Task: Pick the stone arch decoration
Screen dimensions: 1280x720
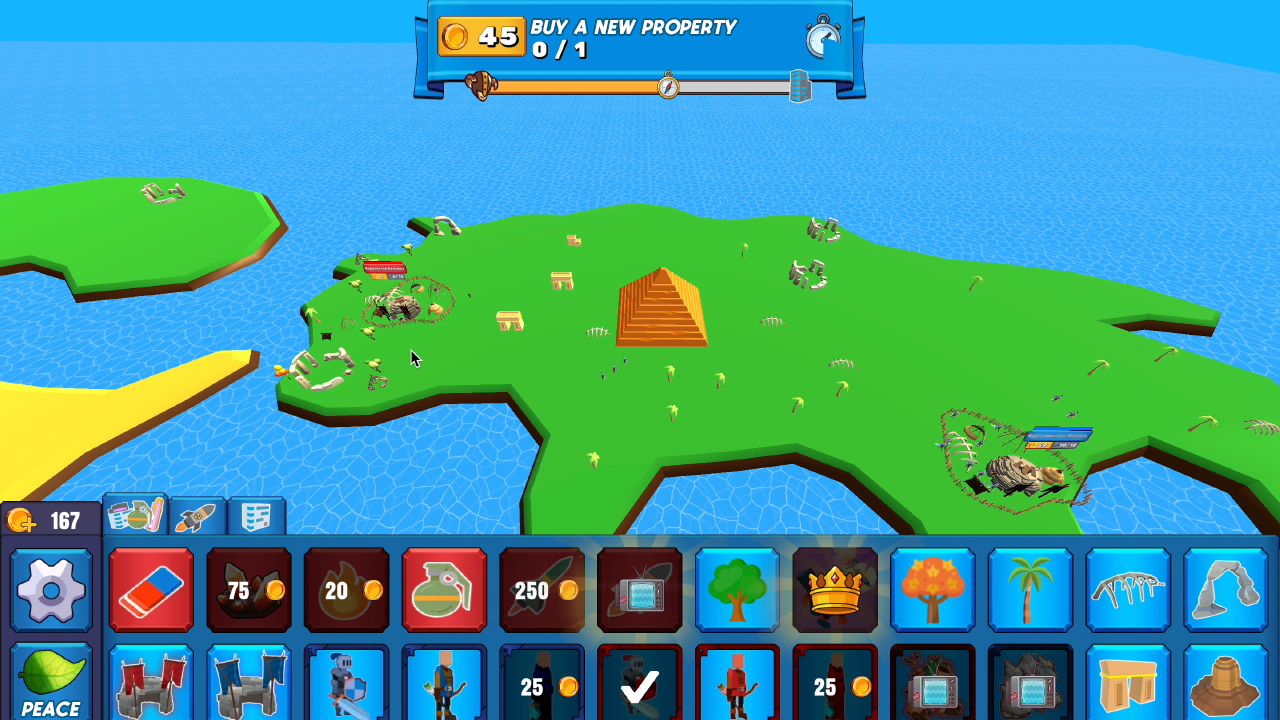Action: coord(1224,591)
